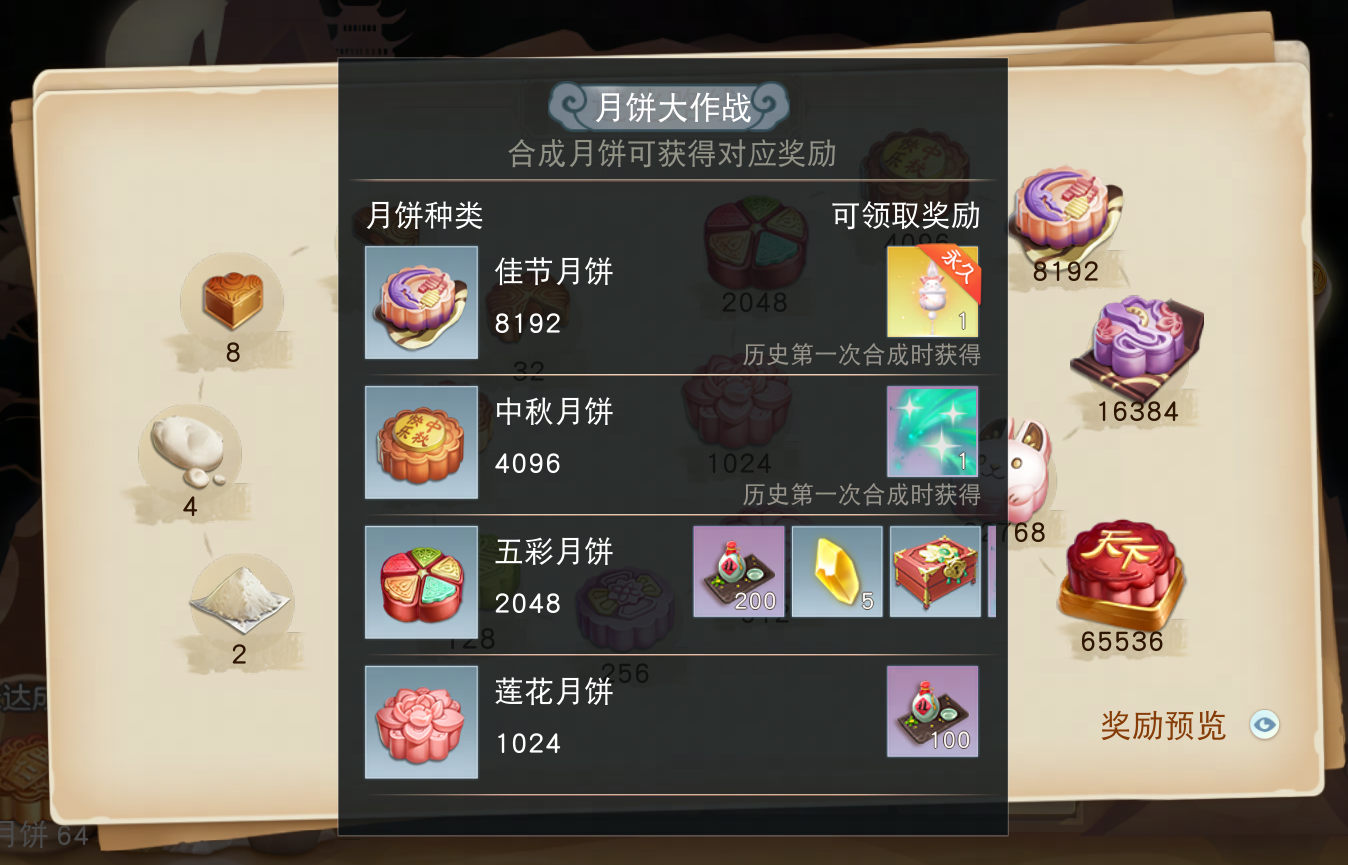Click the red treasure box reward icon
1348x865 pixels.
(x=934, y=570)
